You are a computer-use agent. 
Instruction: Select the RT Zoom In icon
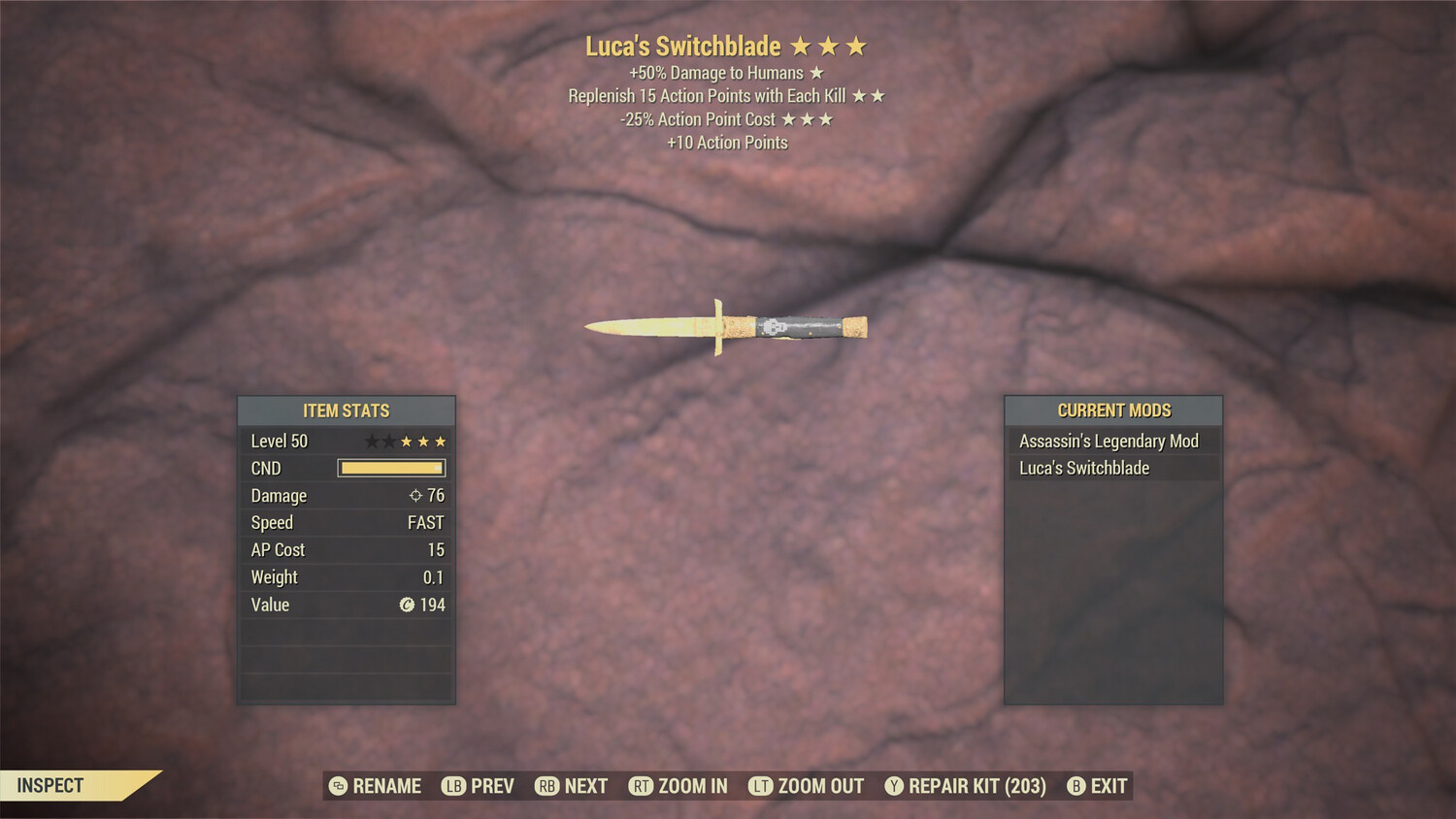[x=641, y=786]
